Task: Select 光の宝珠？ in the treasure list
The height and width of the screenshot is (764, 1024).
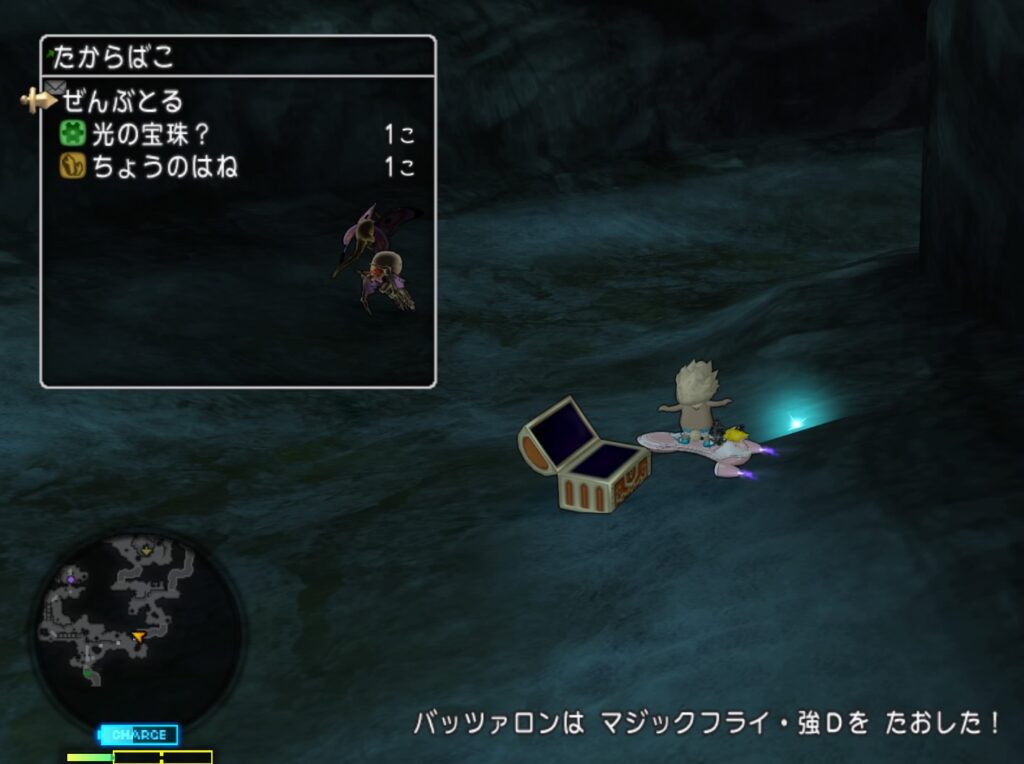Action: click(x=151, y=134)
